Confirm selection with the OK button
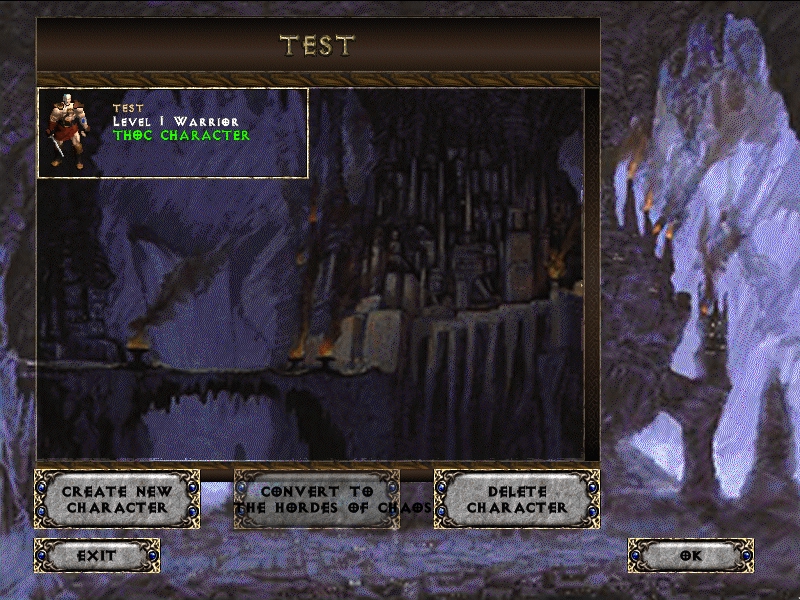Viewport: 800px width, 600px height. pyautogui.click(x=691, y=555)
